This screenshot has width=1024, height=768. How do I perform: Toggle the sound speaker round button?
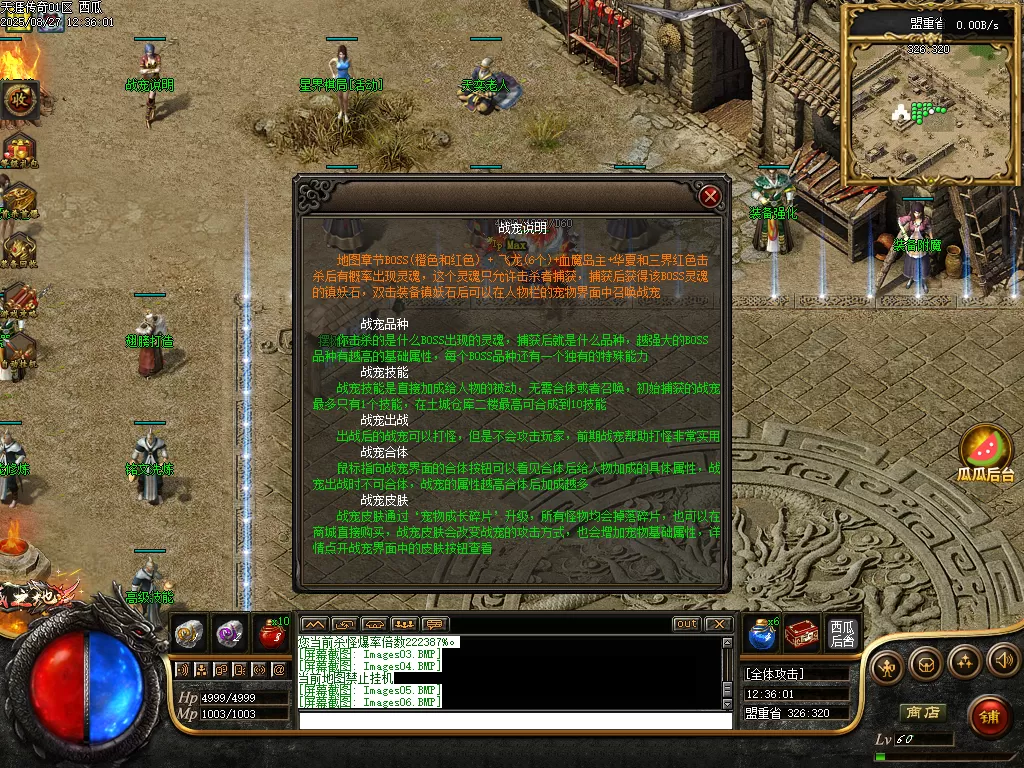[1003, 662]
